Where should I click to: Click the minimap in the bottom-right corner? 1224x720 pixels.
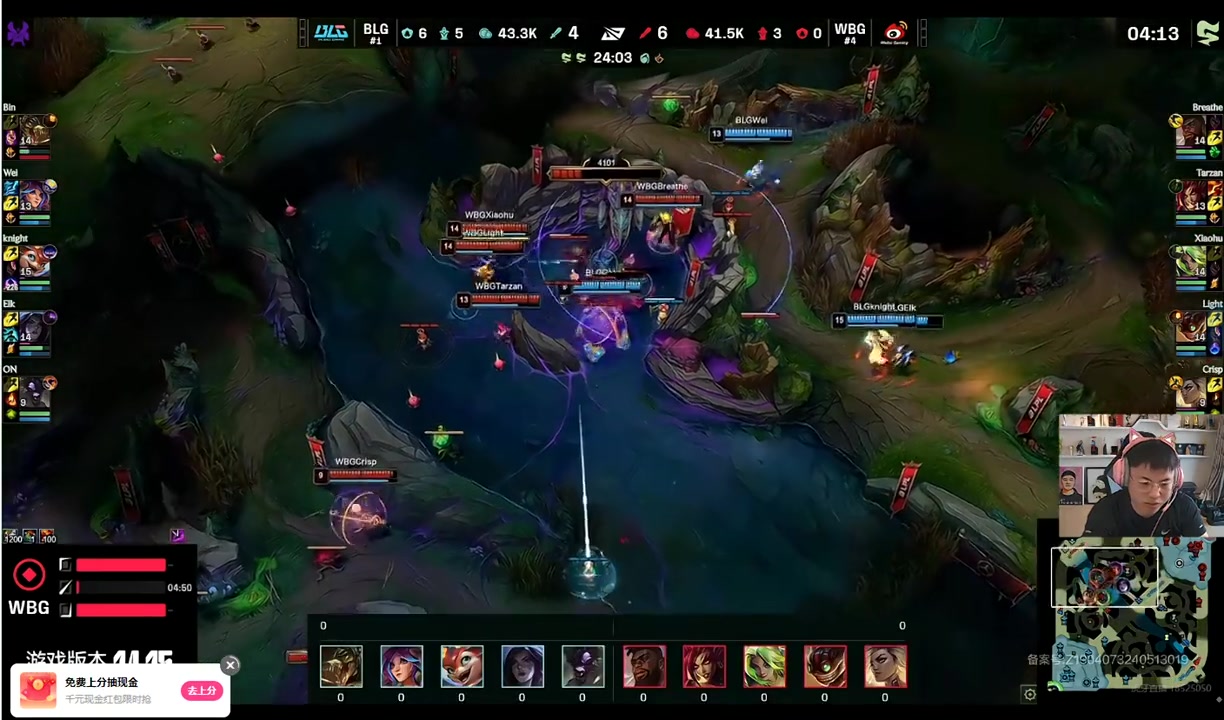1134,617
